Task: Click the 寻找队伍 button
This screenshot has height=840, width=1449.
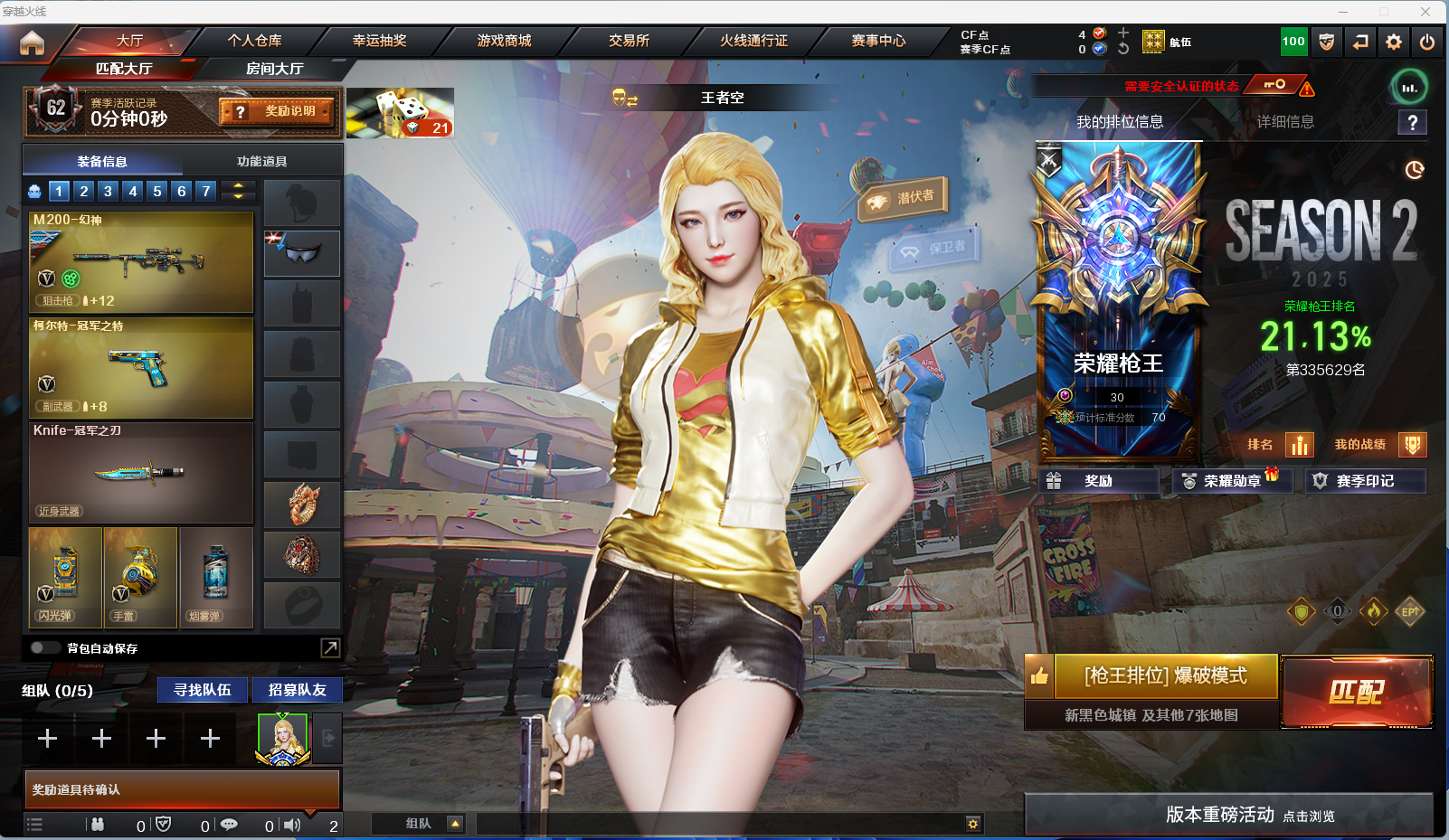Action: pyautogui.click(x=203, y=690)
